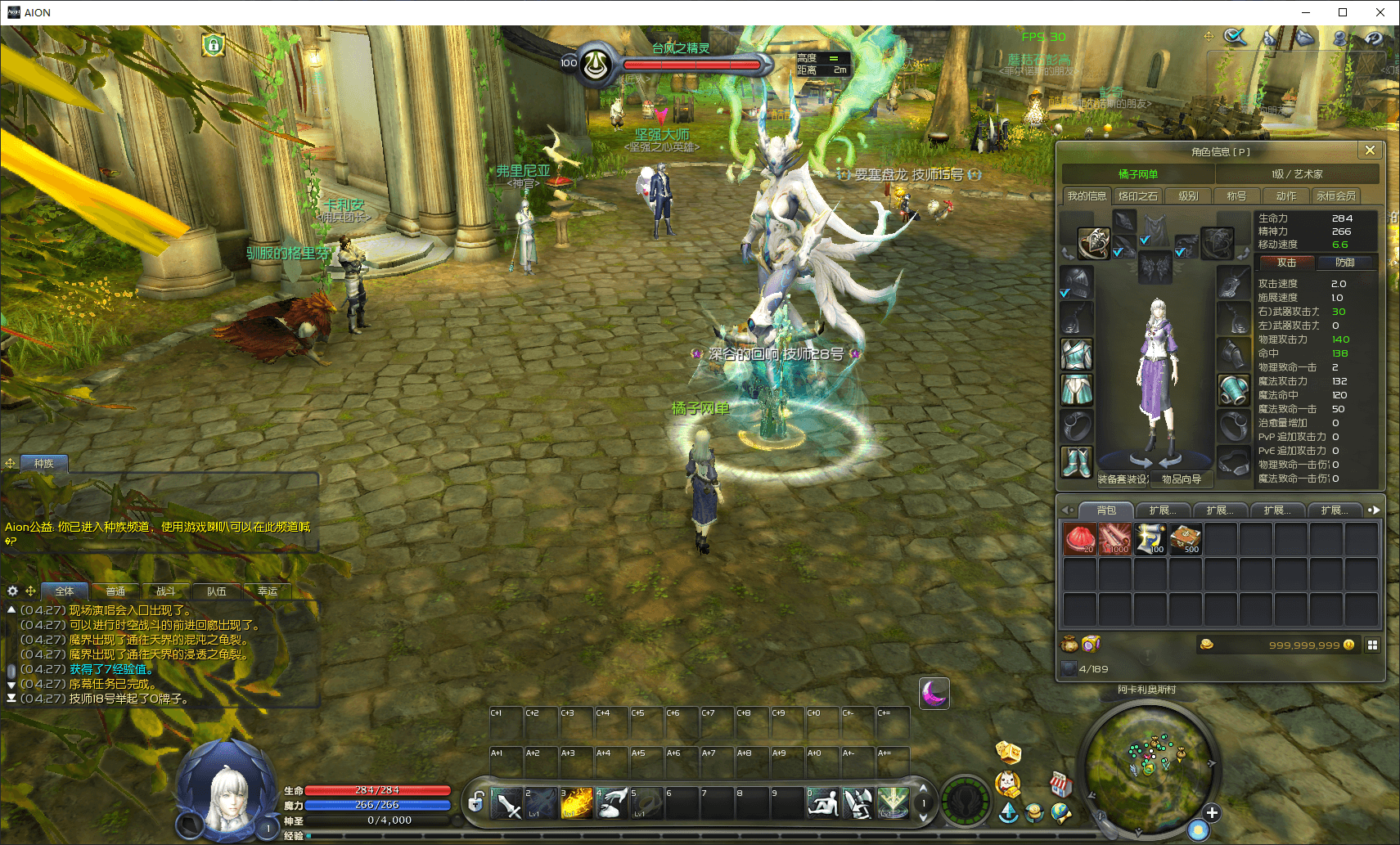Close the character info panel

click(1370, 151)
